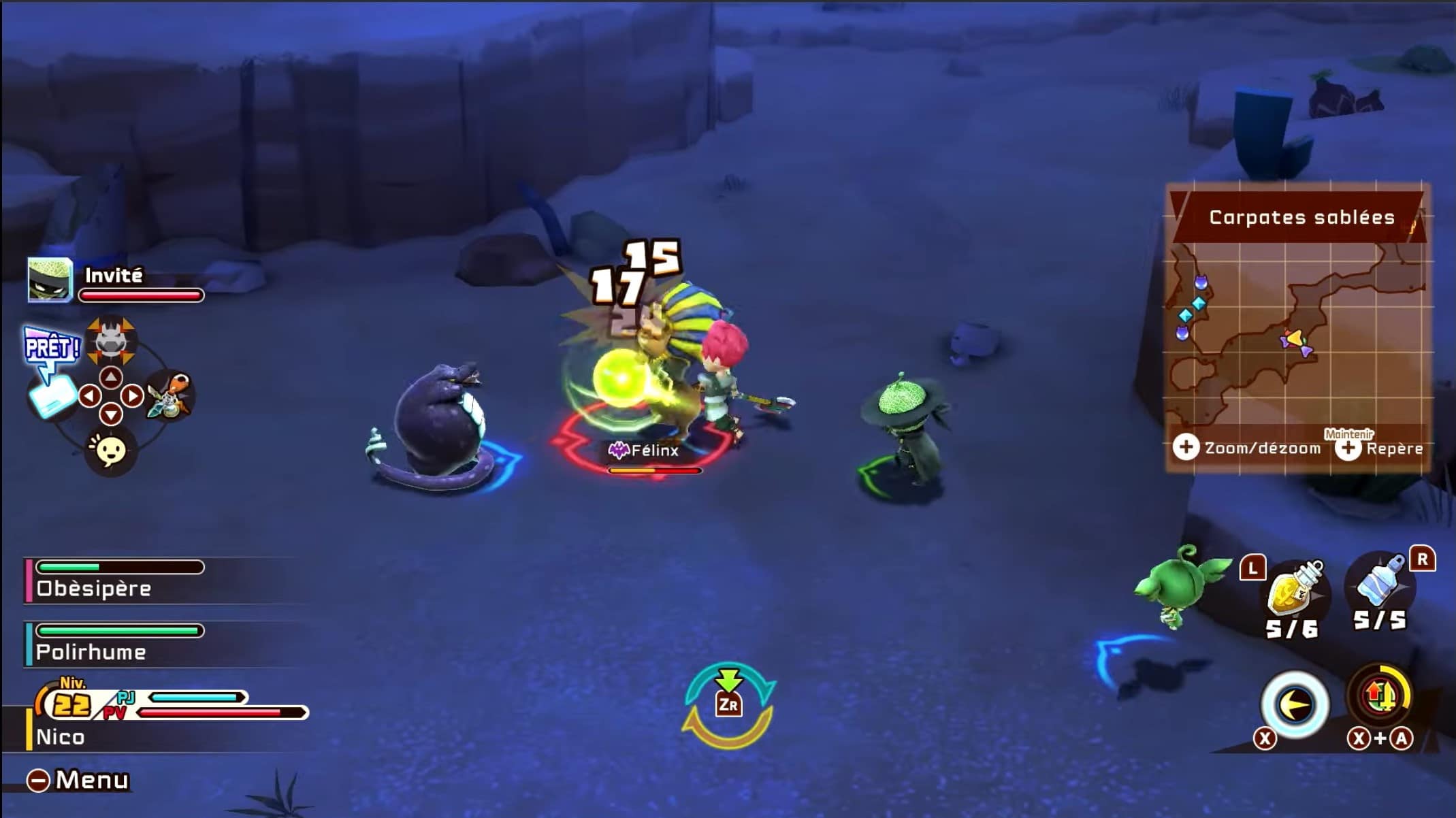
Task: Select the Repère map marker option
Action: 1380,448
